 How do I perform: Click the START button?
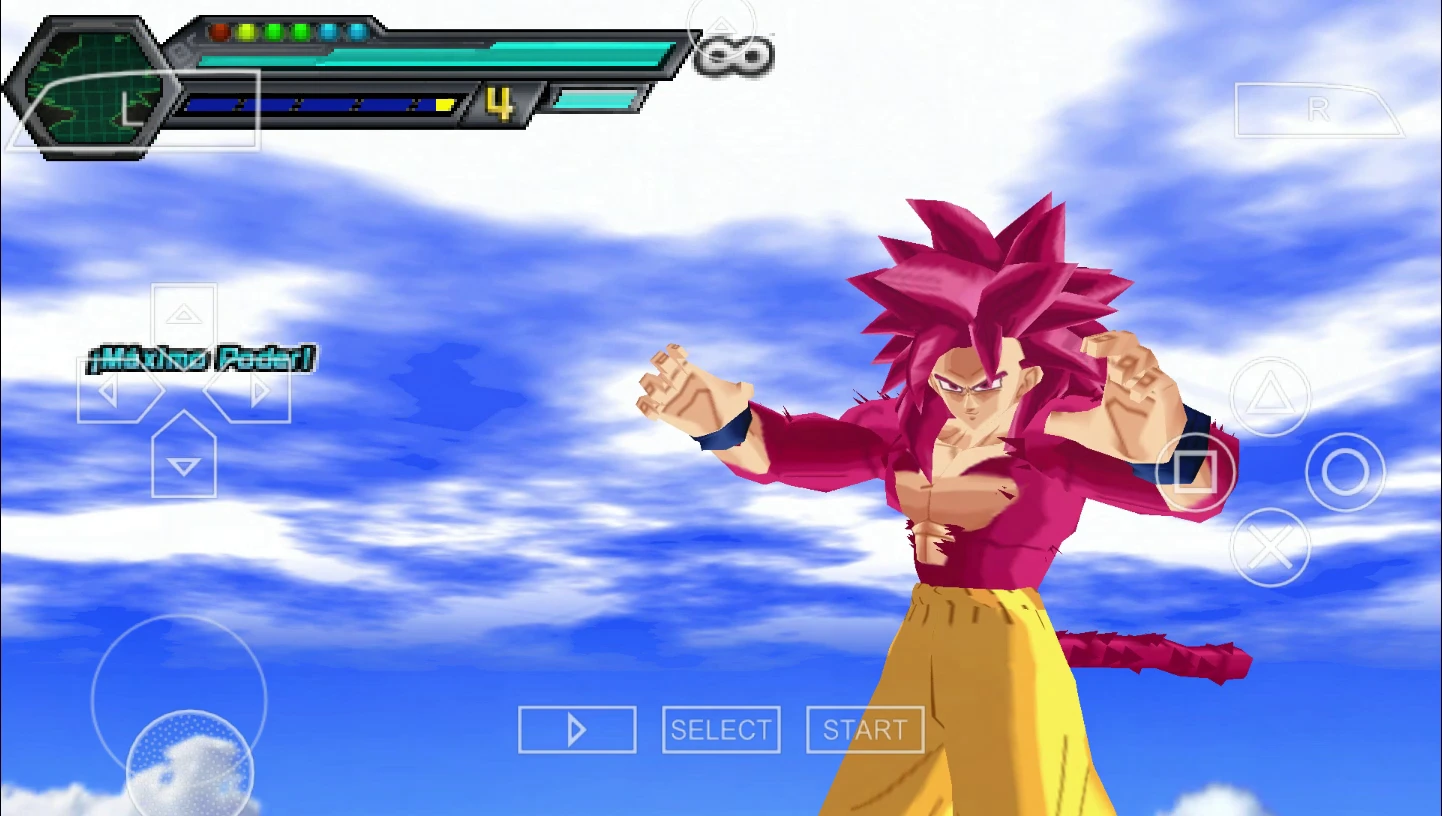865,730
